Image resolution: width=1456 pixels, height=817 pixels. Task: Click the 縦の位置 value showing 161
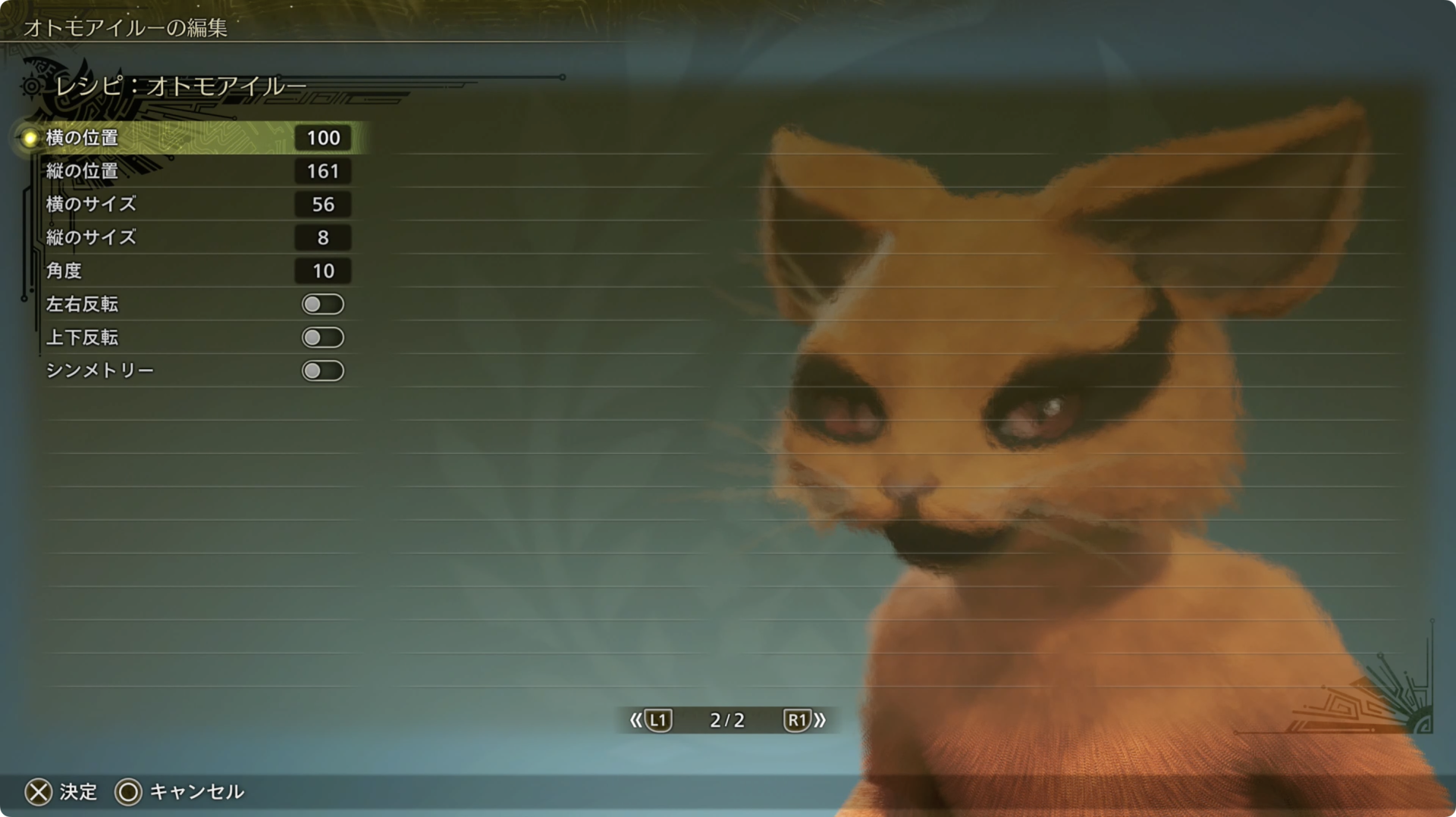click(323, 171)
